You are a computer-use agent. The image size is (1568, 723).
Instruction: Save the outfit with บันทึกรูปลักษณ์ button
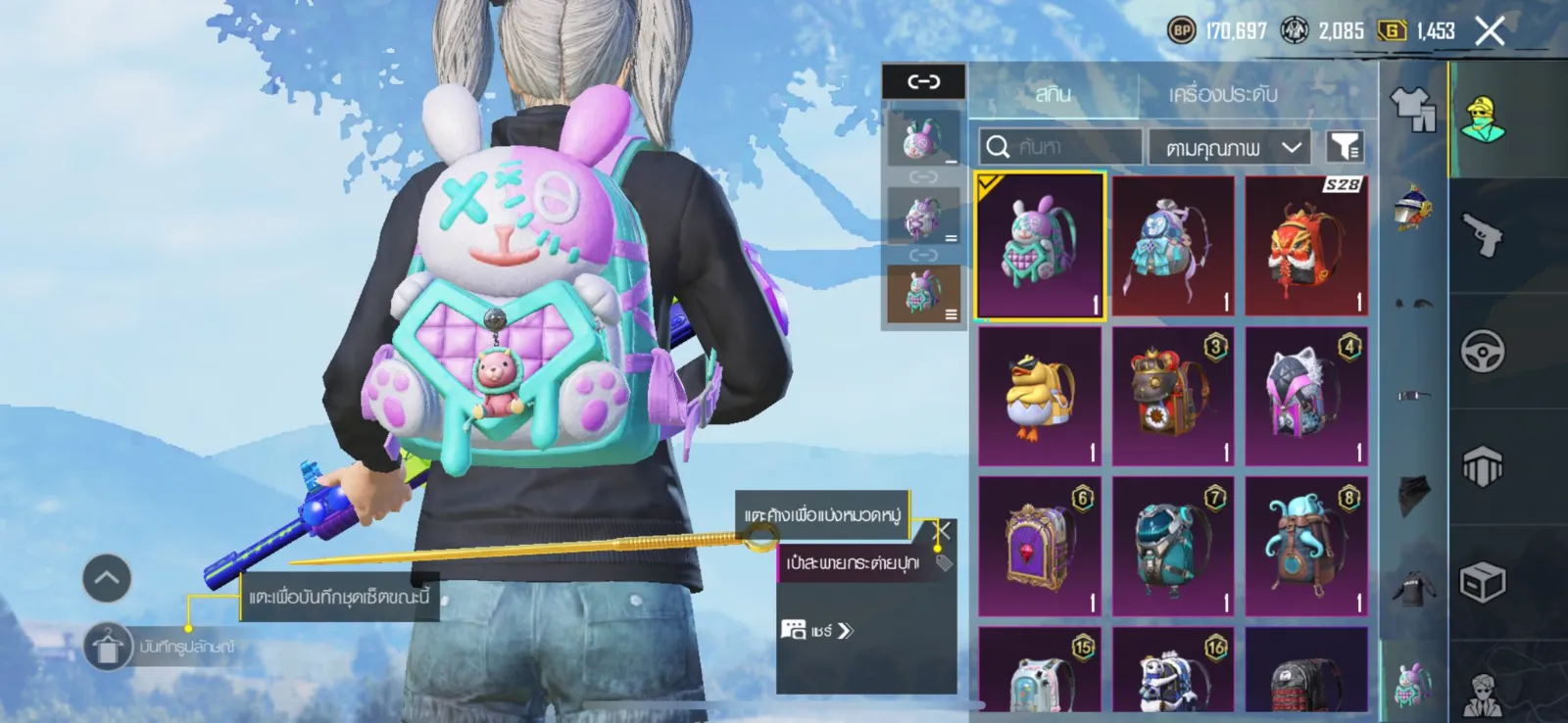(108, 647)
